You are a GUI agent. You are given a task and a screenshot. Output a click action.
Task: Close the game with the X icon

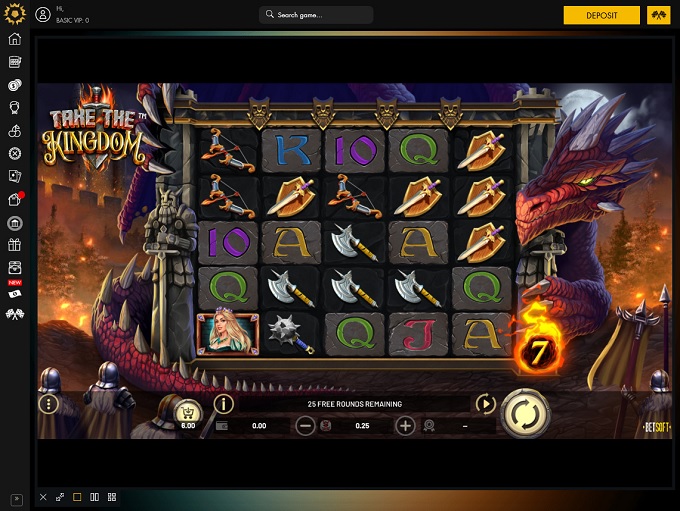point(43,497)
